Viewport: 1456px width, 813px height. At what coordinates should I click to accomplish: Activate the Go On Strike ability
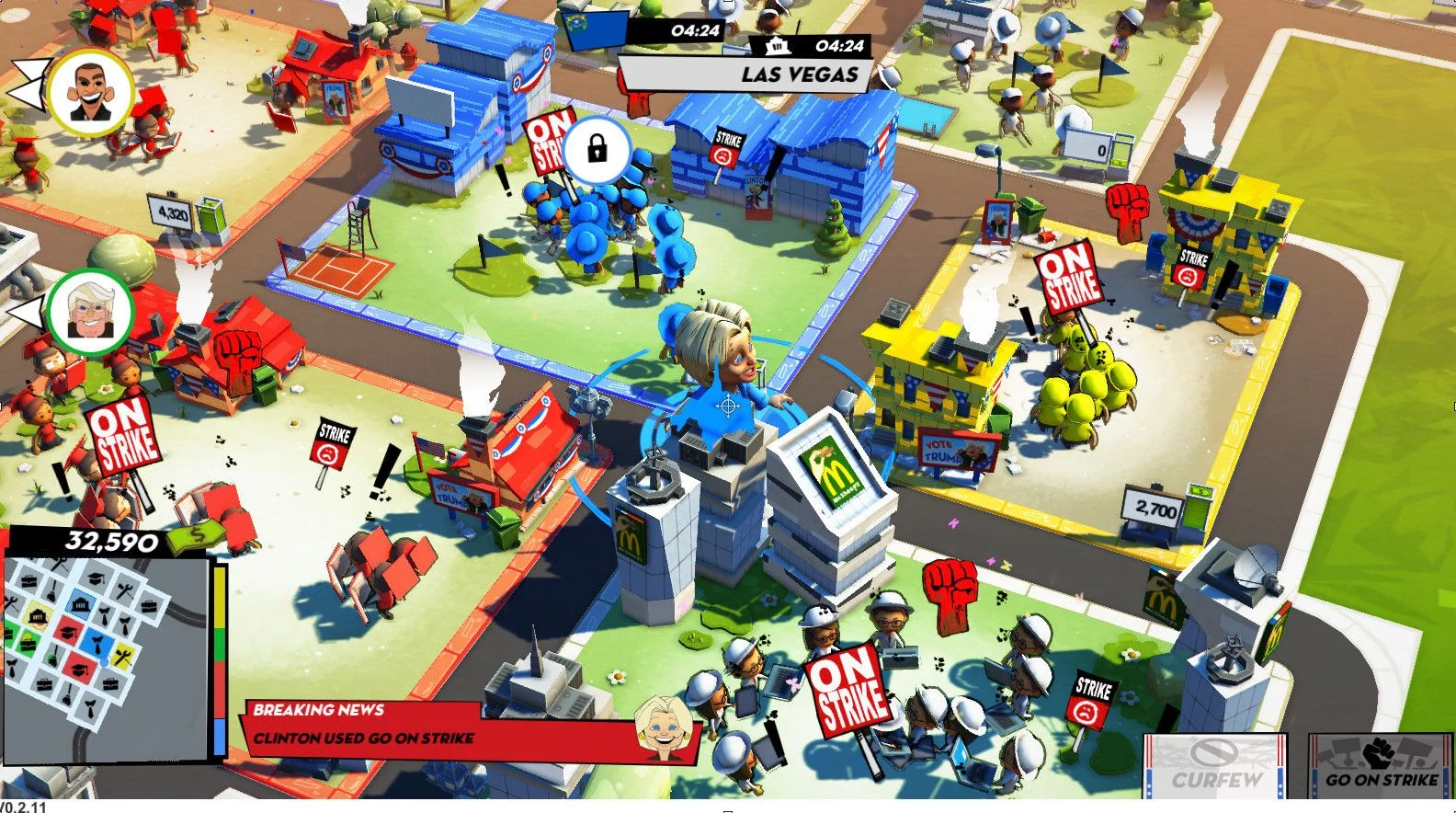click(1381, 765)
